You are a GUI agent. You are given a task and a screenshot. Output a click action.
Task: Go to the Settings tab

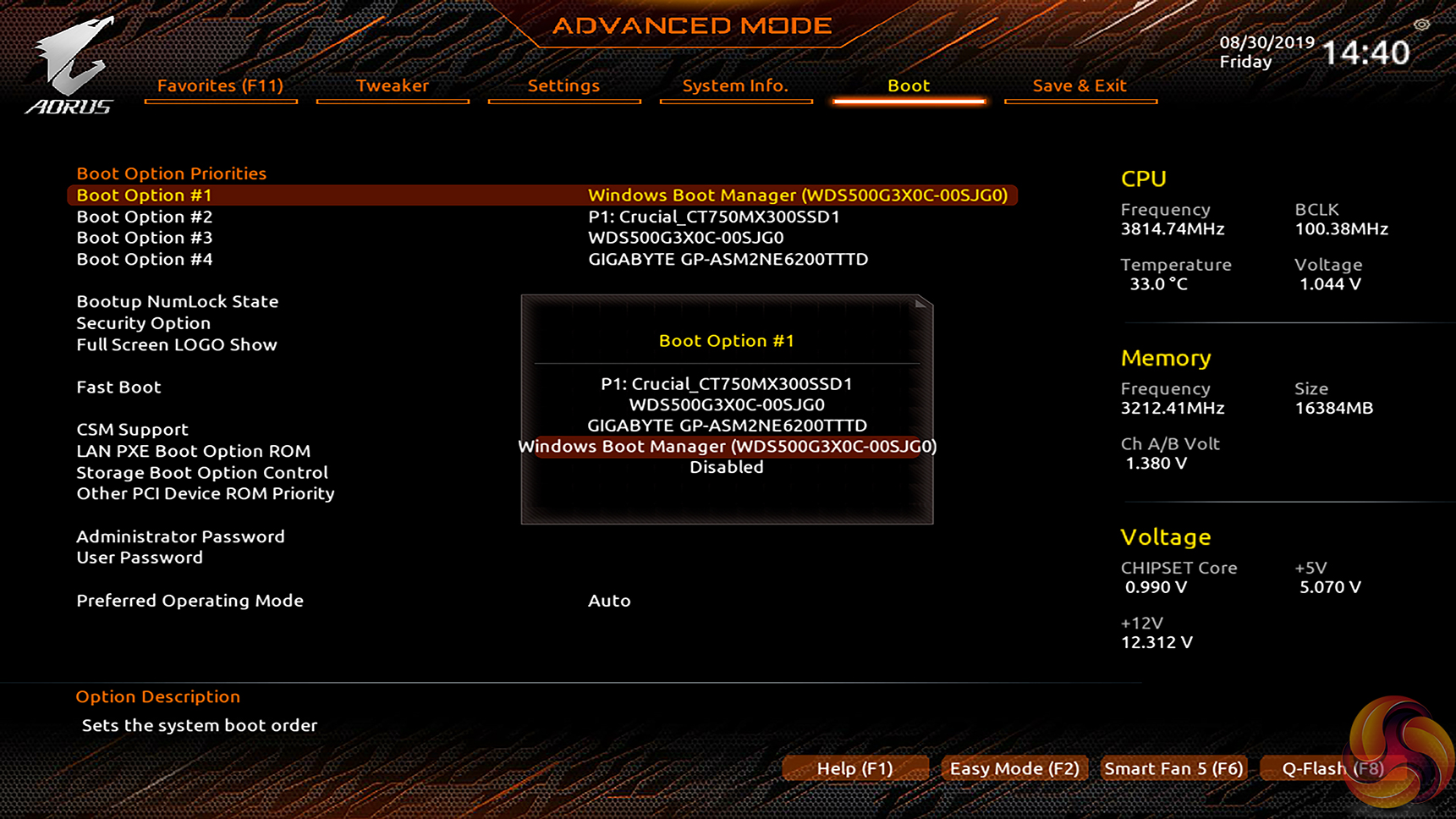tap(563, 85)
